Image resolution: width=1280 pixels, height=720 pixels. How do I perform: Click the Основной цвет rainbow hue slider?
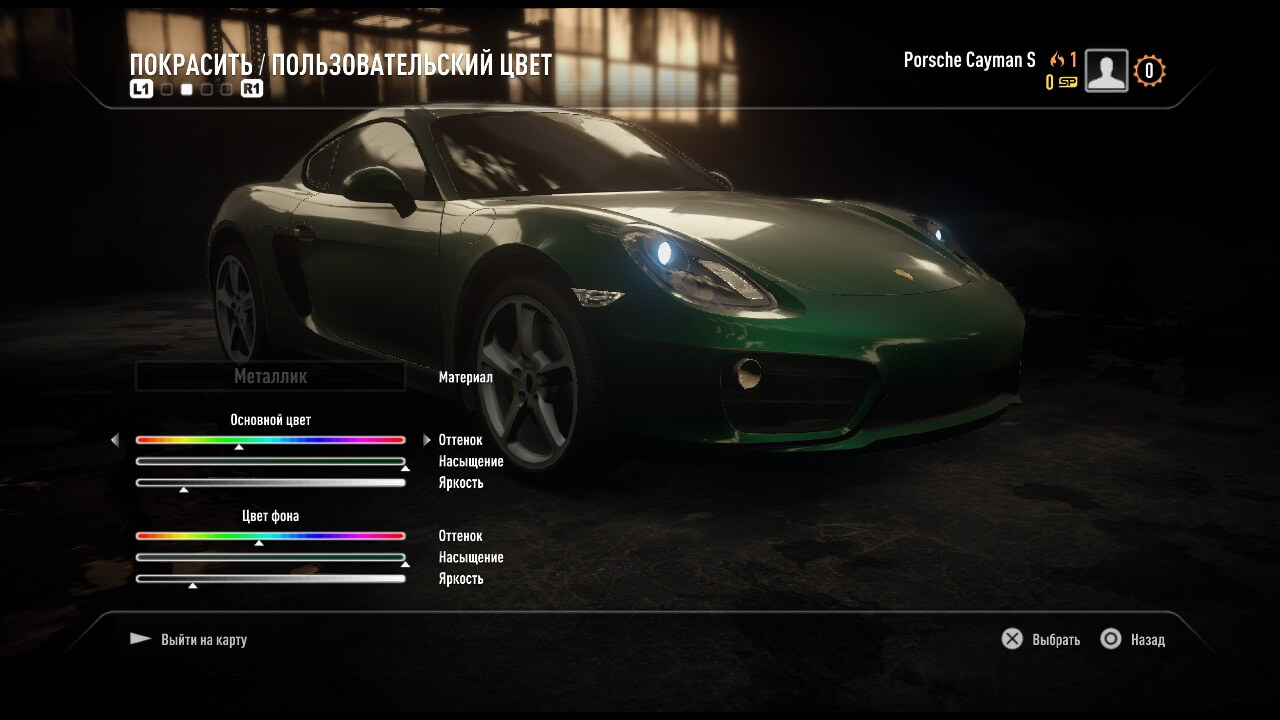pyautogui.click(x=270, y=440)
